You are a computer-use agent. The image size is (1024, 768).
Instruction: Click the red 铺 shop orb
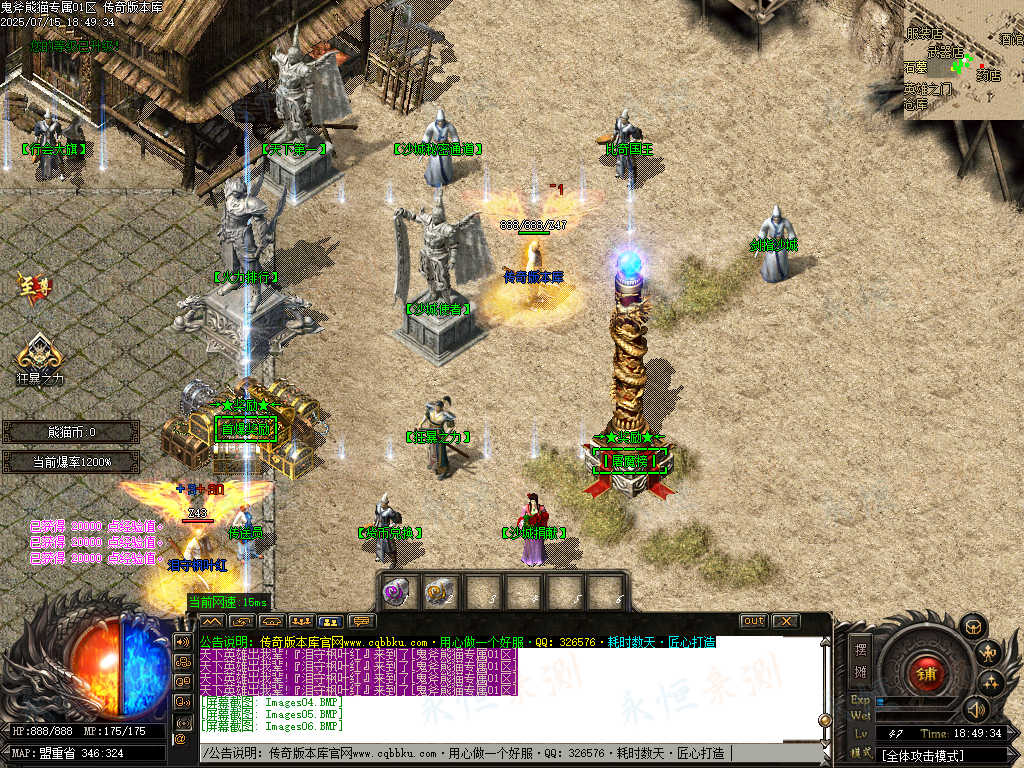point(925,672)
